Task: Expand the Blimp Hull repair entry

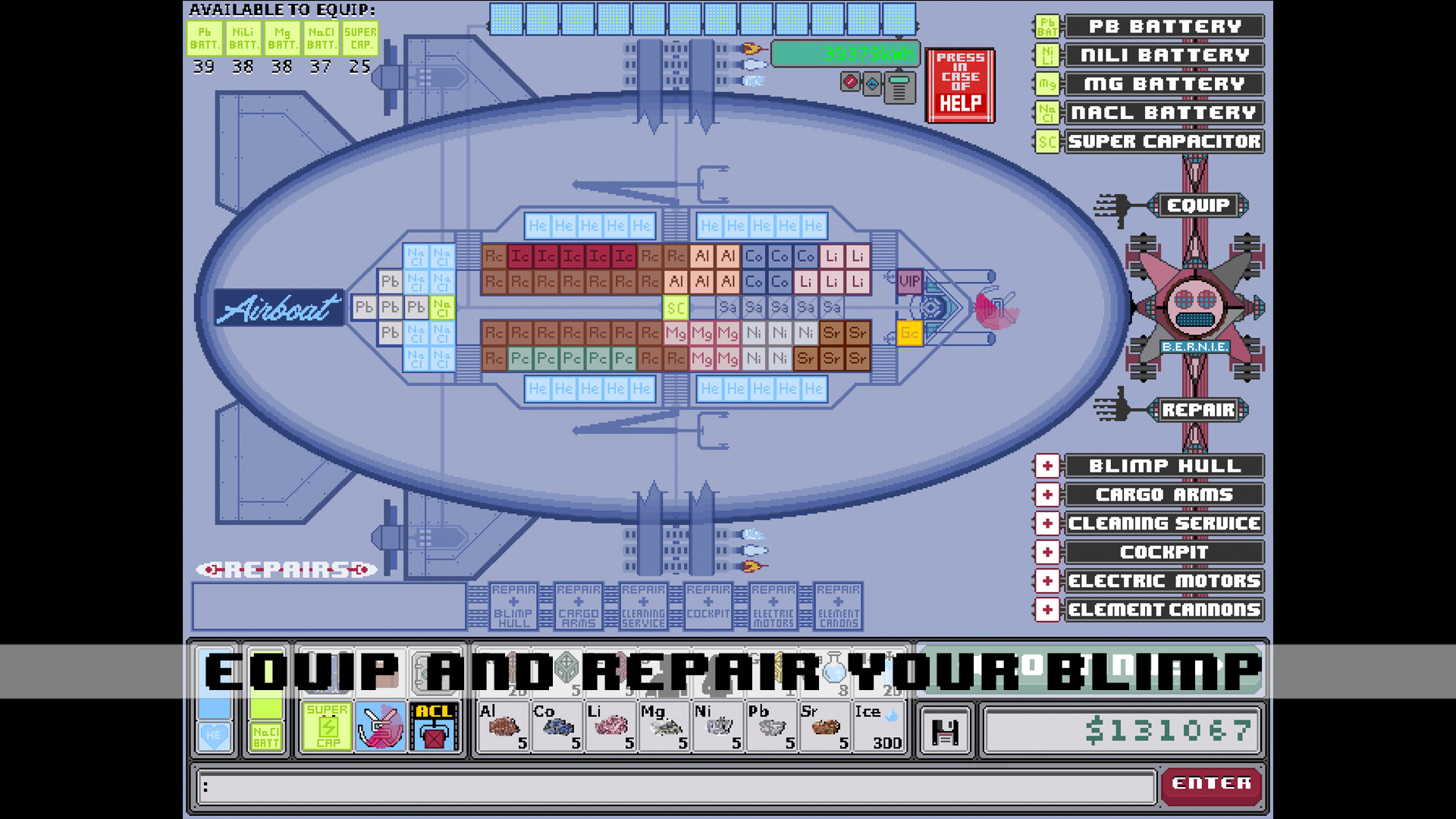Action: pyautogui.click(x=1047, y=466)
